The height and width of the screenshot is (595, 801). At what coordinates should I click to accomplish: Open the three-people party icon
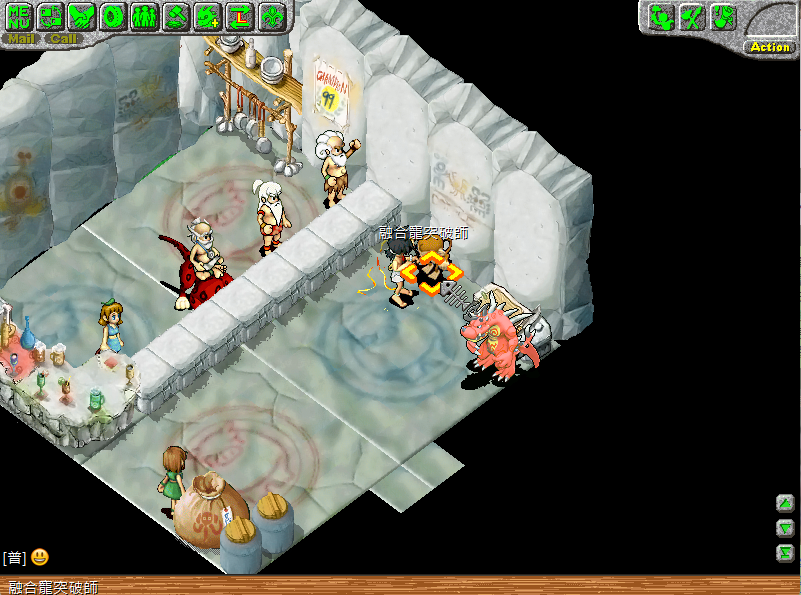pos(145,16)
